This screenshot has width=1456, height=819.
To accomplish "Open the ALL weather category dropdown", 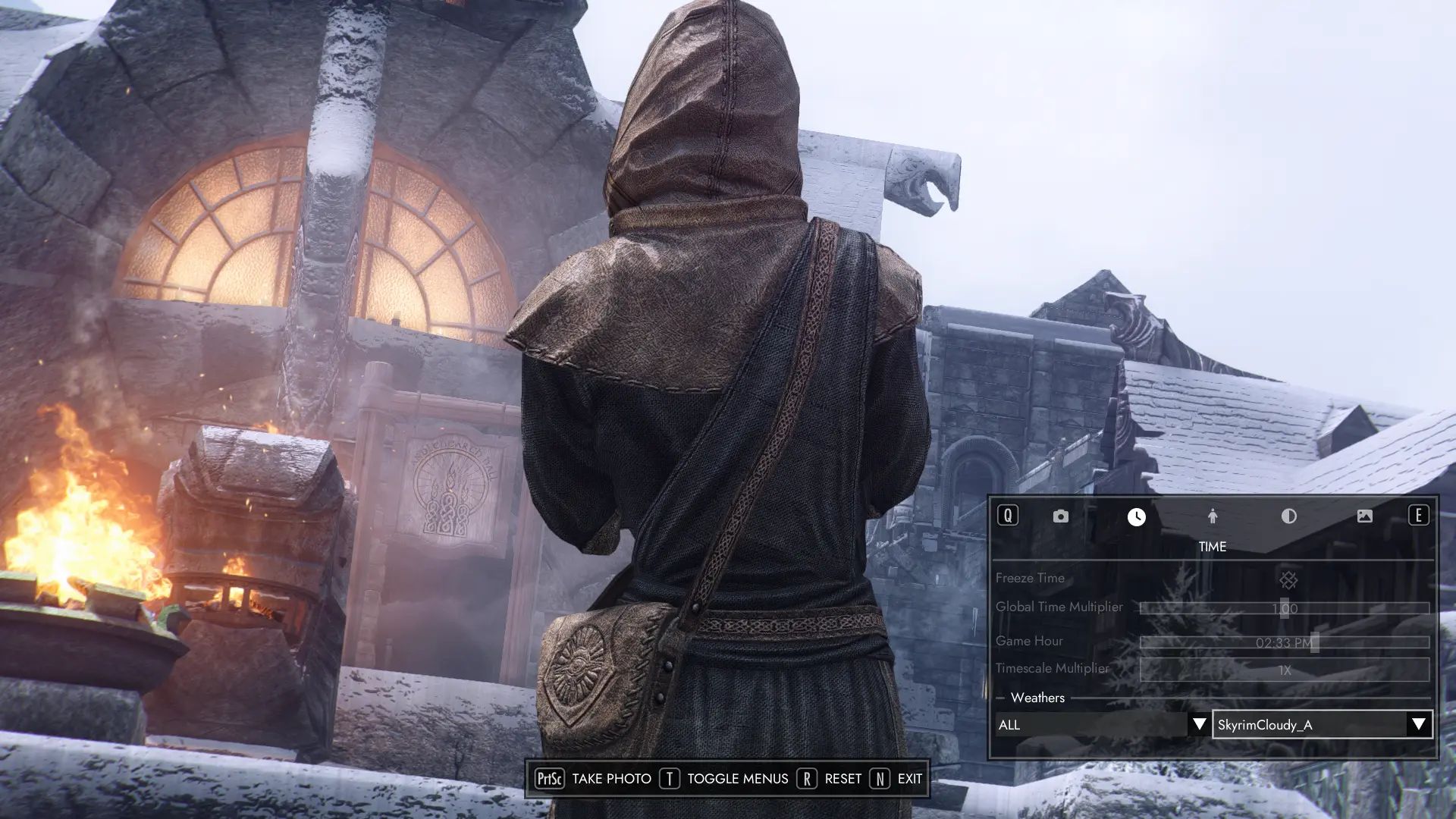I will pos(1100,725).
